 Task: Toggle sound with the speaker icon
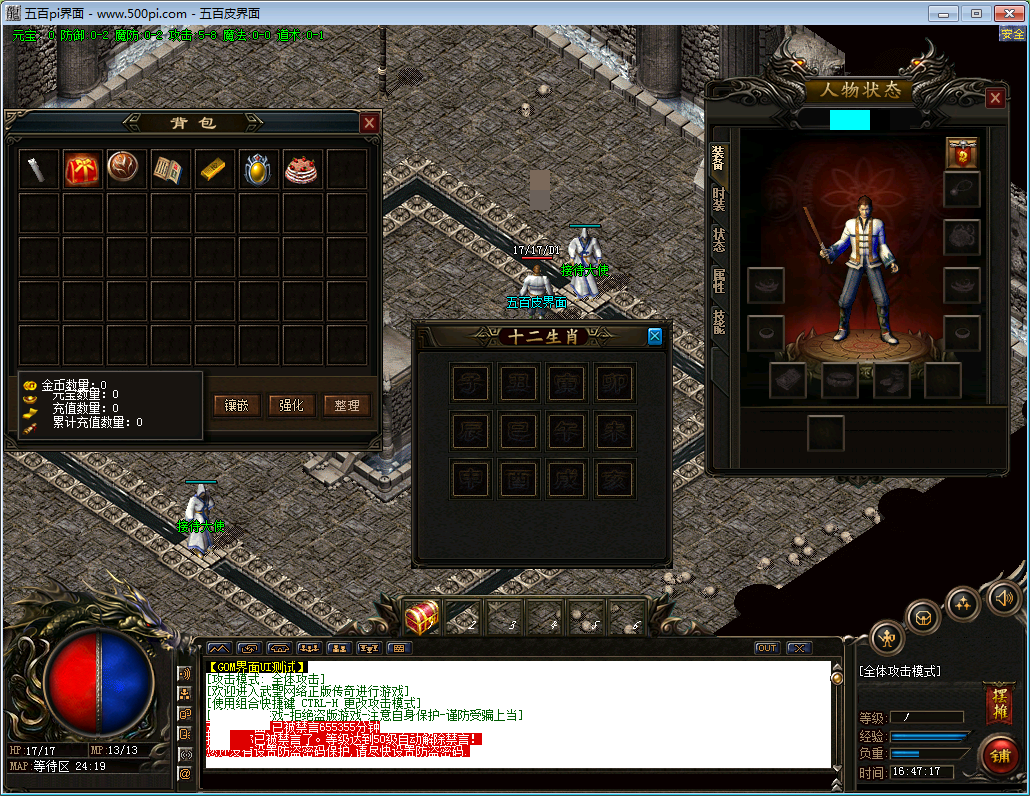[1003, 598]
